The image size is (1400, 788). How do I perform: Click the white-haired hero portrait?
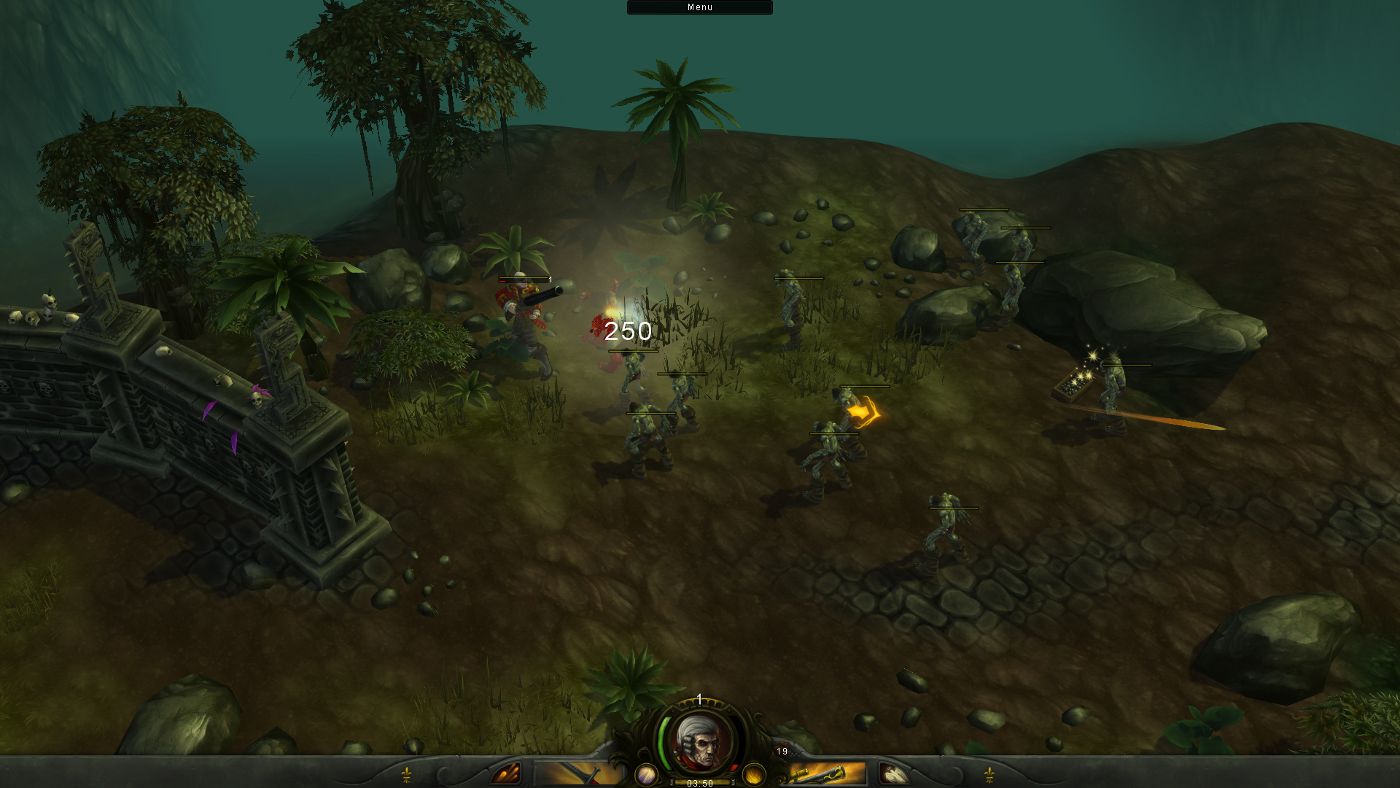coord(700,739)
